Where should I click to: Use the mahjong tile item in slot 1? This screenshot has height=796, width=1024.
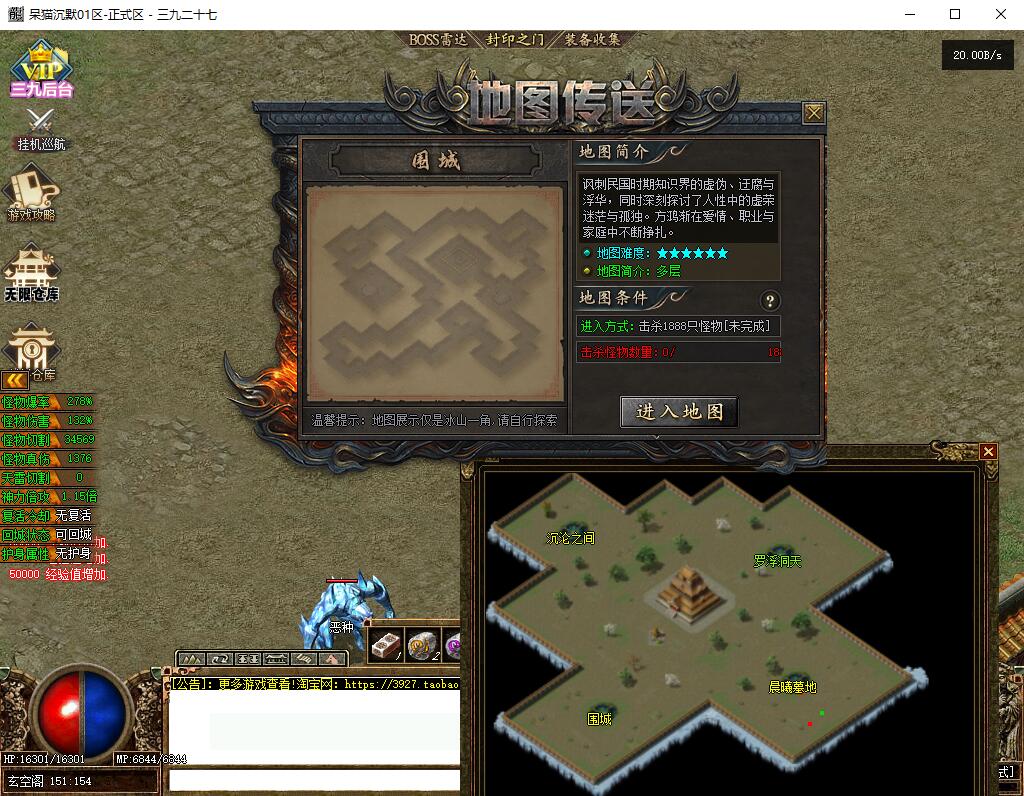[385, 646]
